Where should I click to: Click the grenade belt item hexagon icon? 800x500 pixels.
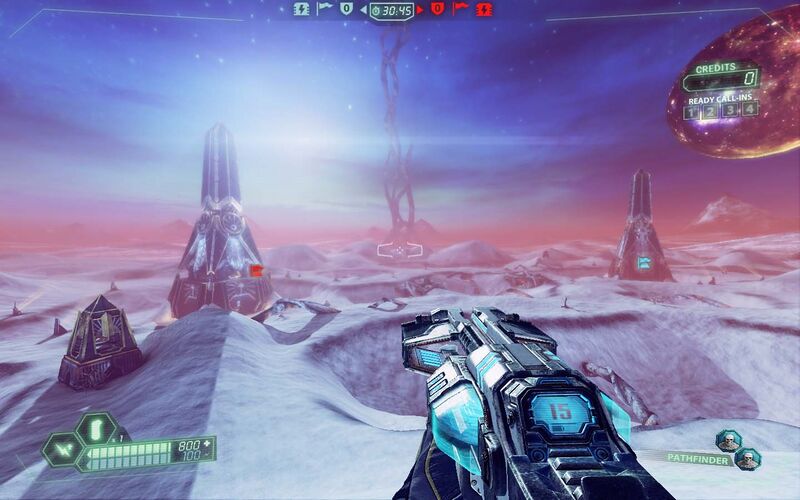[95, 429]
